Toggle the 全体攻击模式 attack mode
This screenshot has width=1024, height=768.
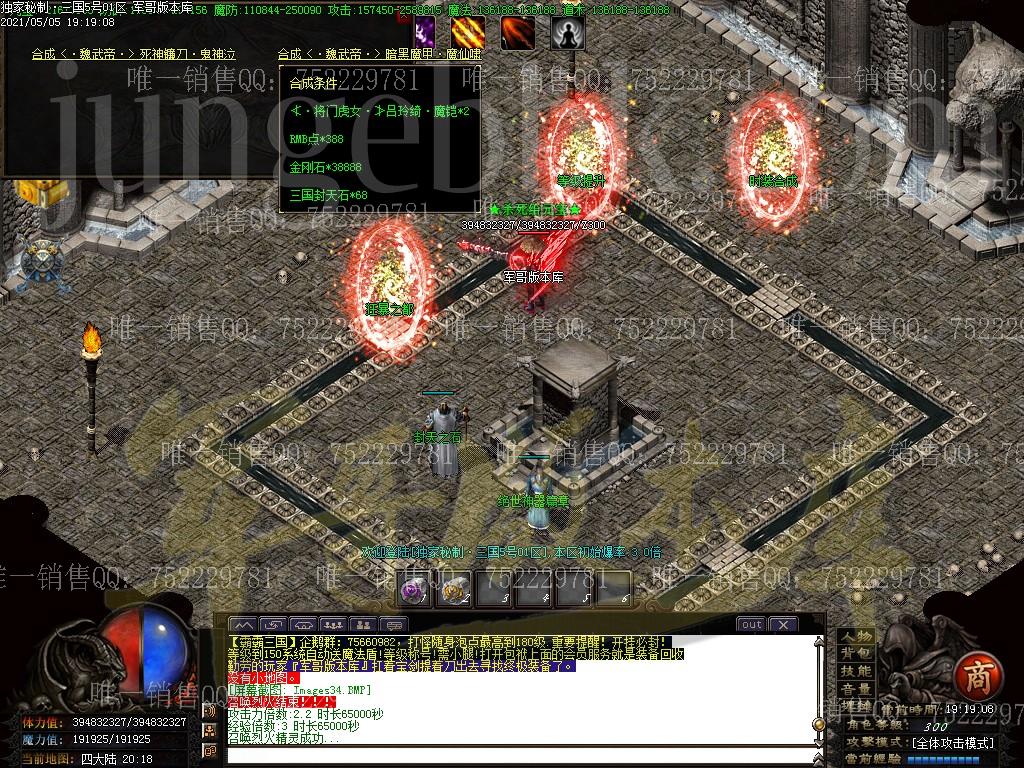pyautogui.click(x=953, y=743)
